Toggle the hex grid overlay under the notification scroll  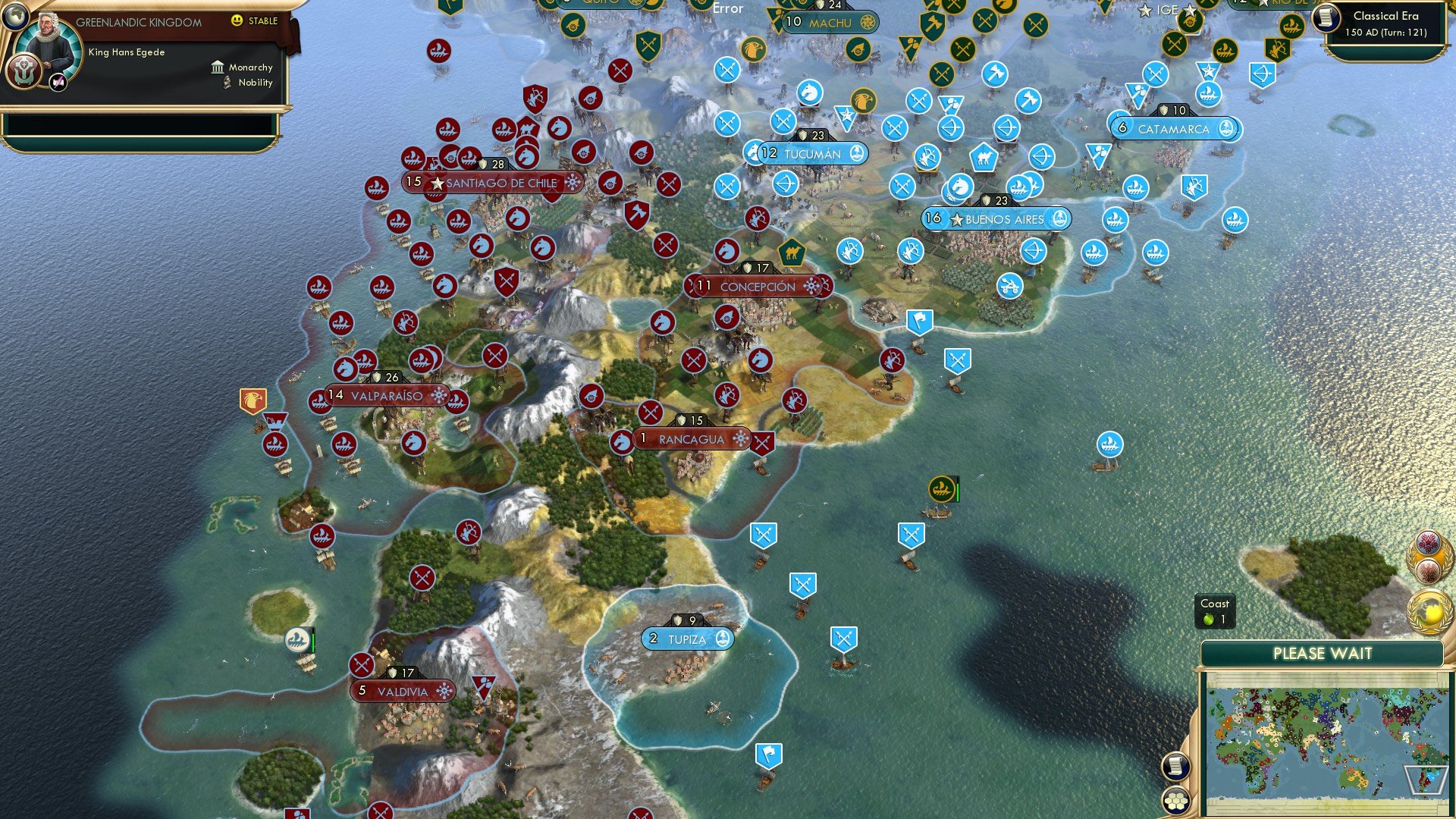[x=1175, y=799]
